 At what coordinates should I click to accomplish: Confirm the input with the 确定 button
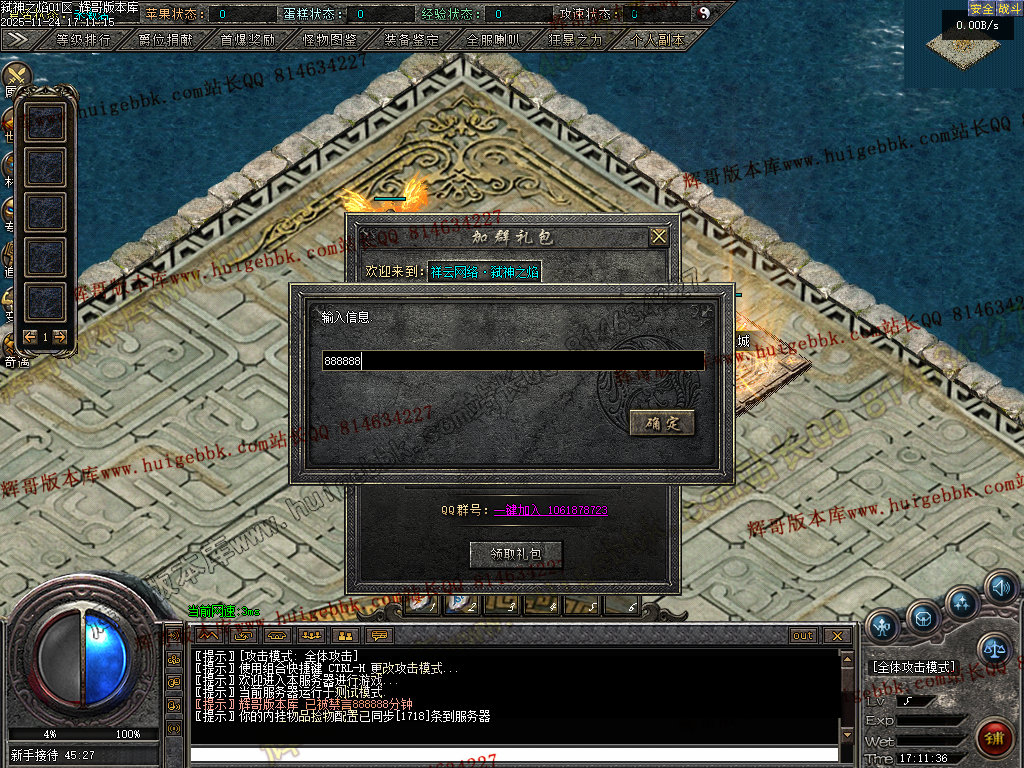click(662, 423)
